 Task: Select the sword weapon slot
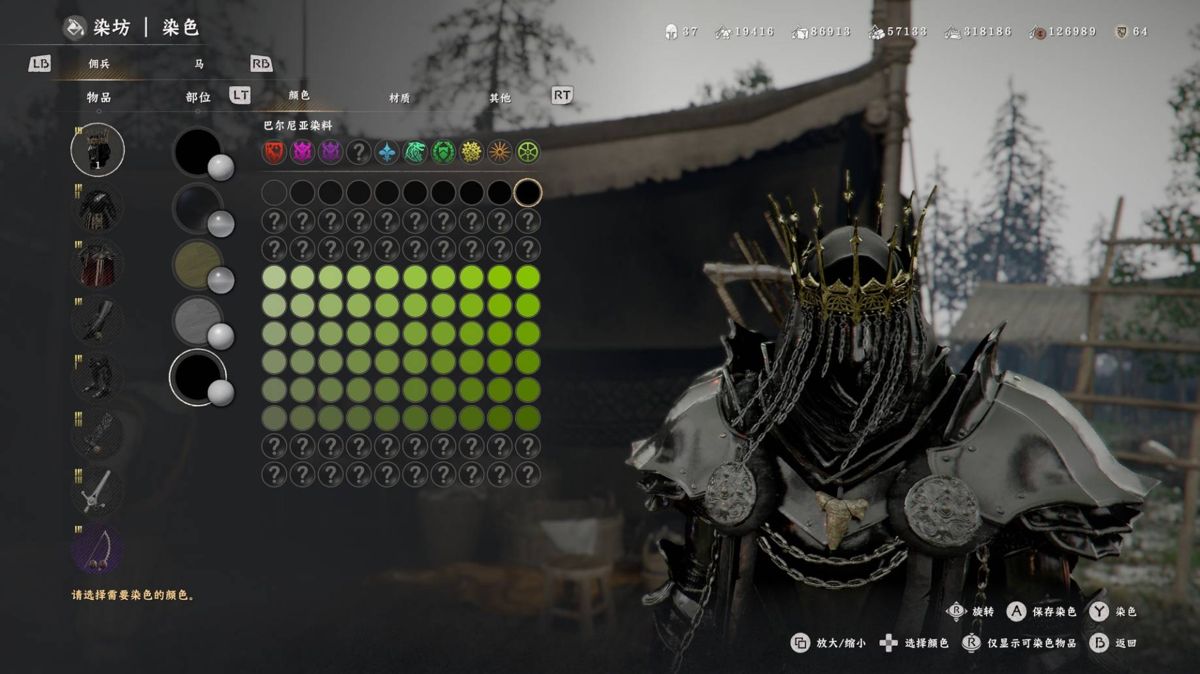98,491
